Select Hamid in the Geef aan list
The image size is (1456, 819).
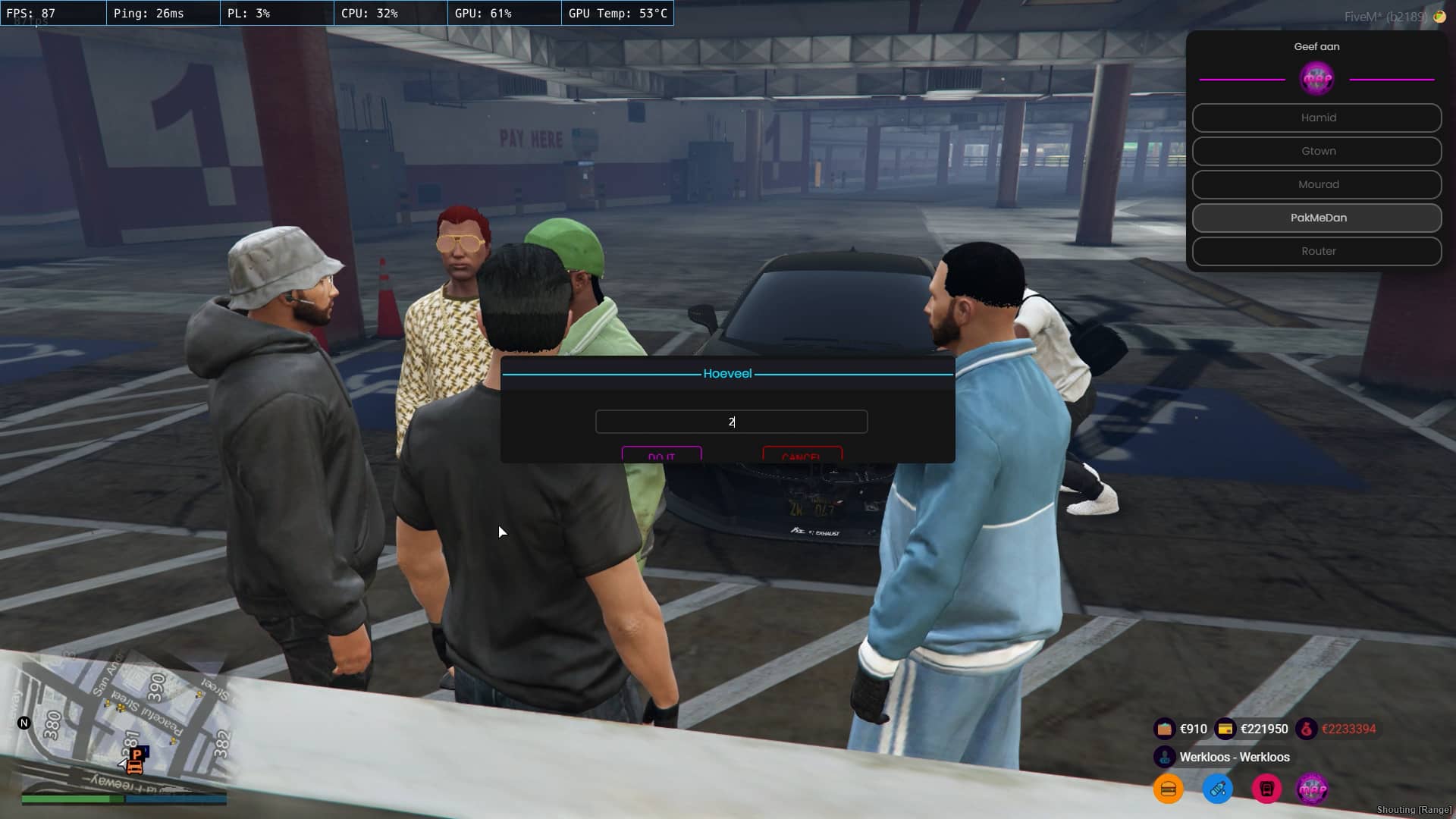coord(1316,118)
